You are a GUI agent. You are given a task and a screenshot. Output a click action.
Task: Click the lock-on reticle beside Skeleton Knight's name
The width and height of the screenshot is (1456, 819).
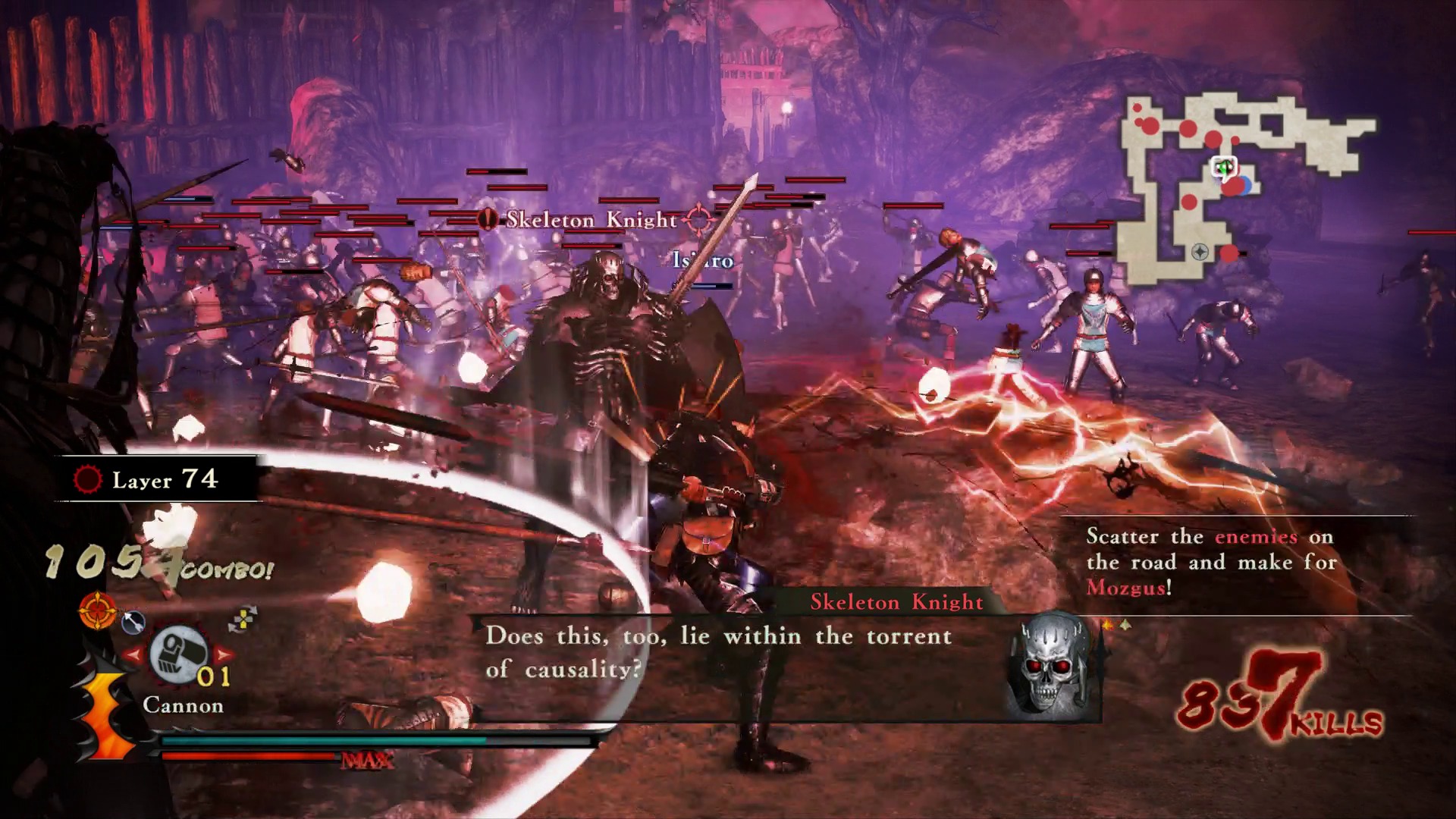(x=698, y=219)
